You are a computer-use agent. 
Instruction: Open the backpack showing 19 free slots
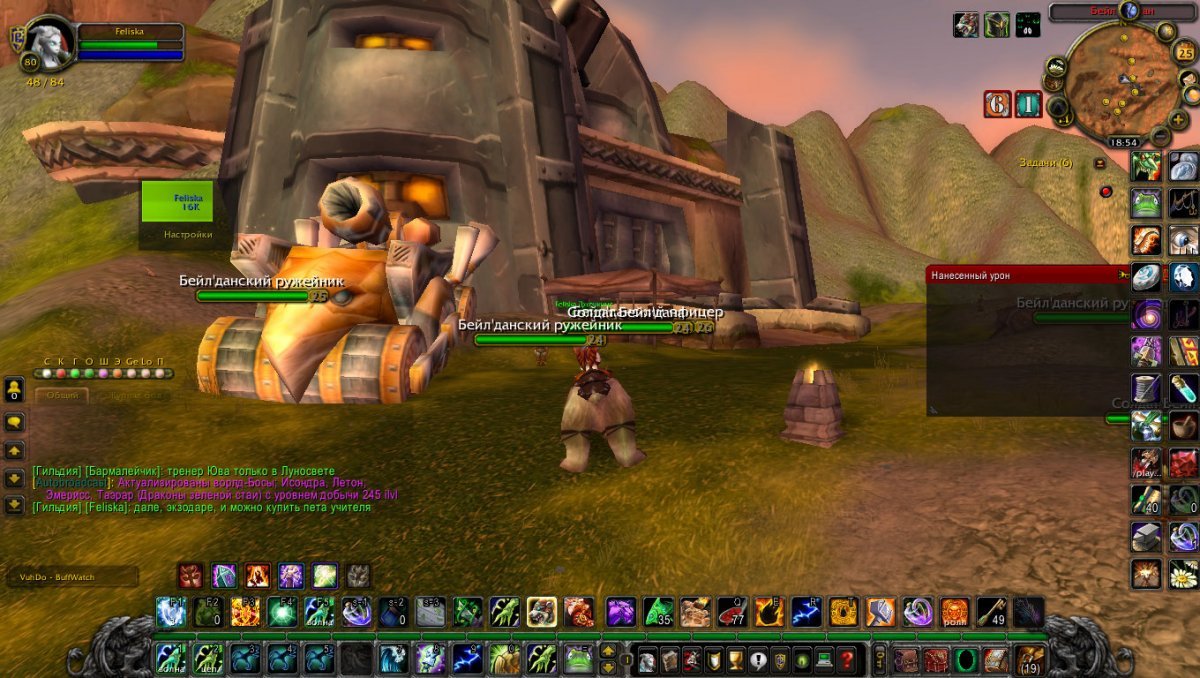1030,659
